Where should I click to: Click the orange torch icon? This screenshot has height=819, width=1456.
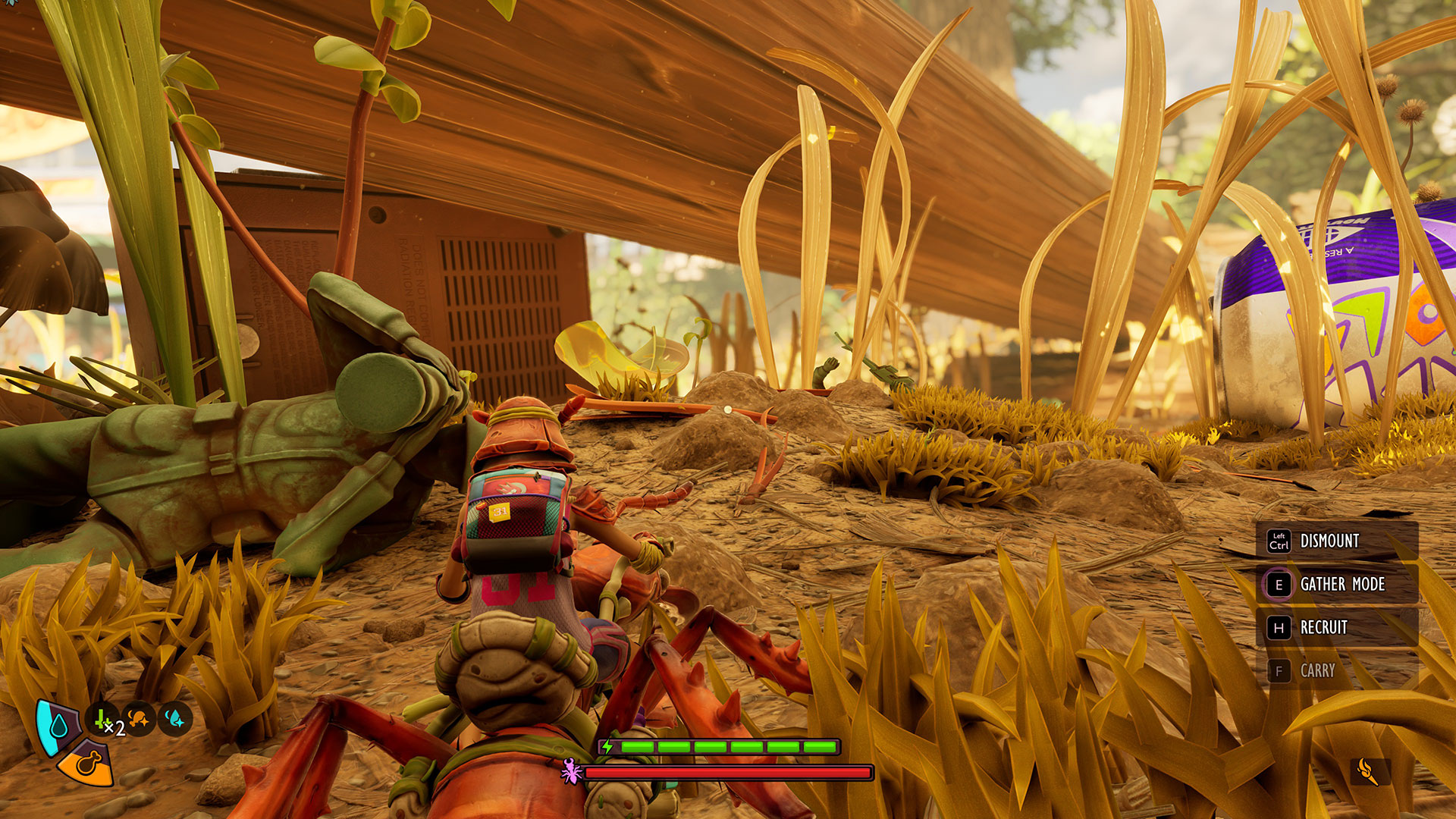[x=1370, y=772]
